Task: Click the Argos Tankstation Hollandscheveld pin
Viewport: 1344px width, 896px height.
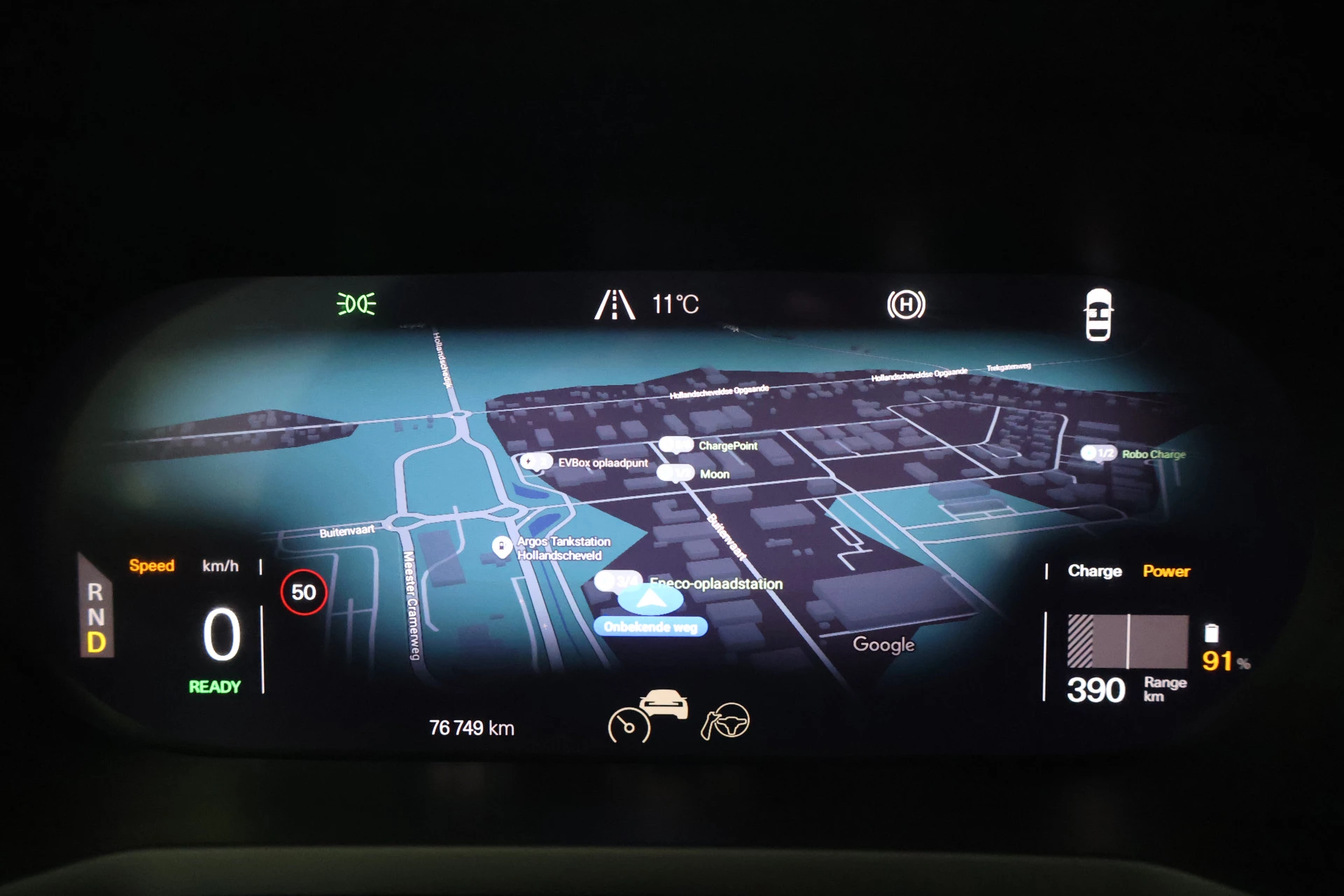Action: coord(501,547)
